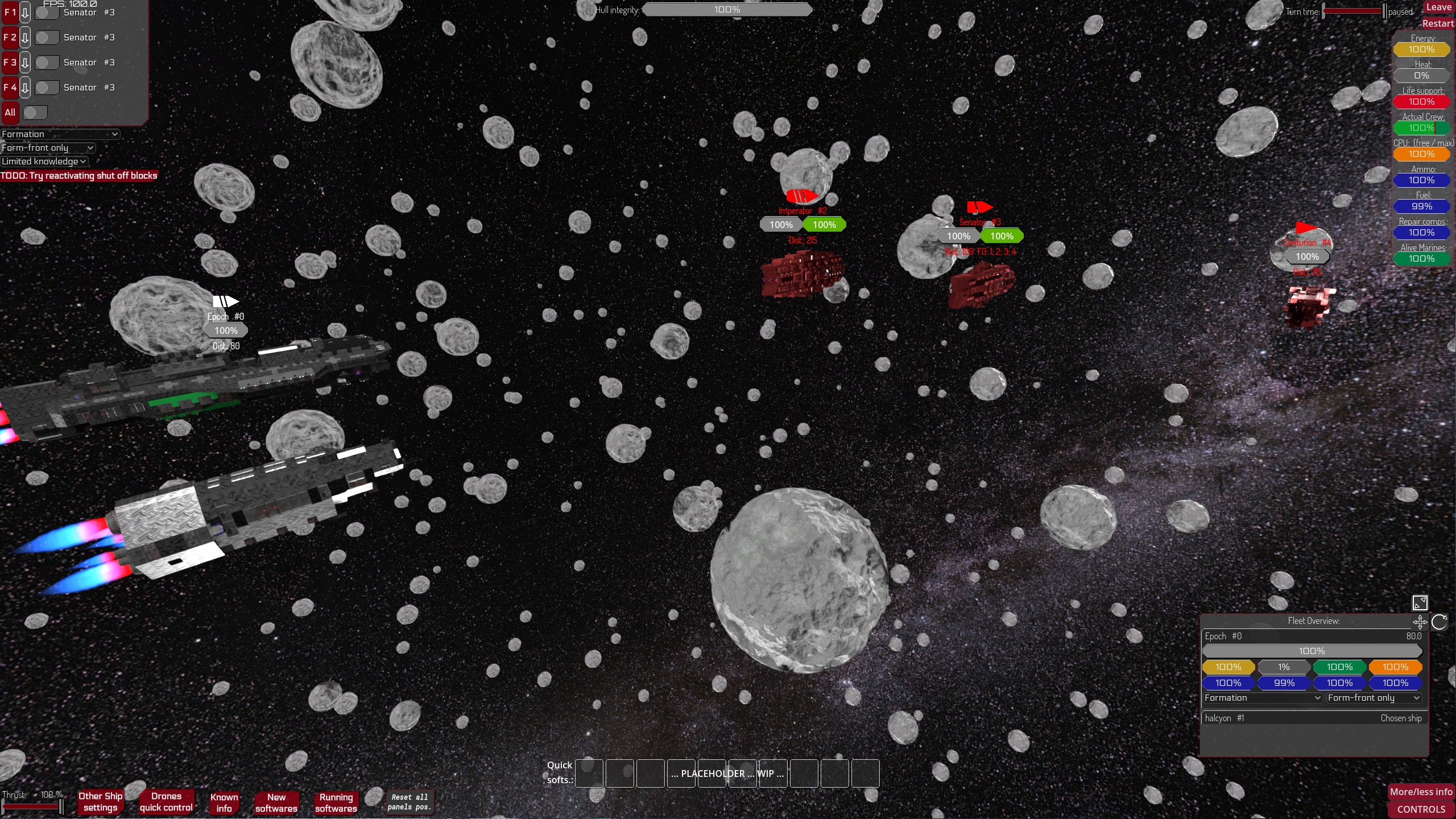This screenshot has width=1456, height=819.
Task: Toggle the All weapons group switch
Action: click(35, 113)
